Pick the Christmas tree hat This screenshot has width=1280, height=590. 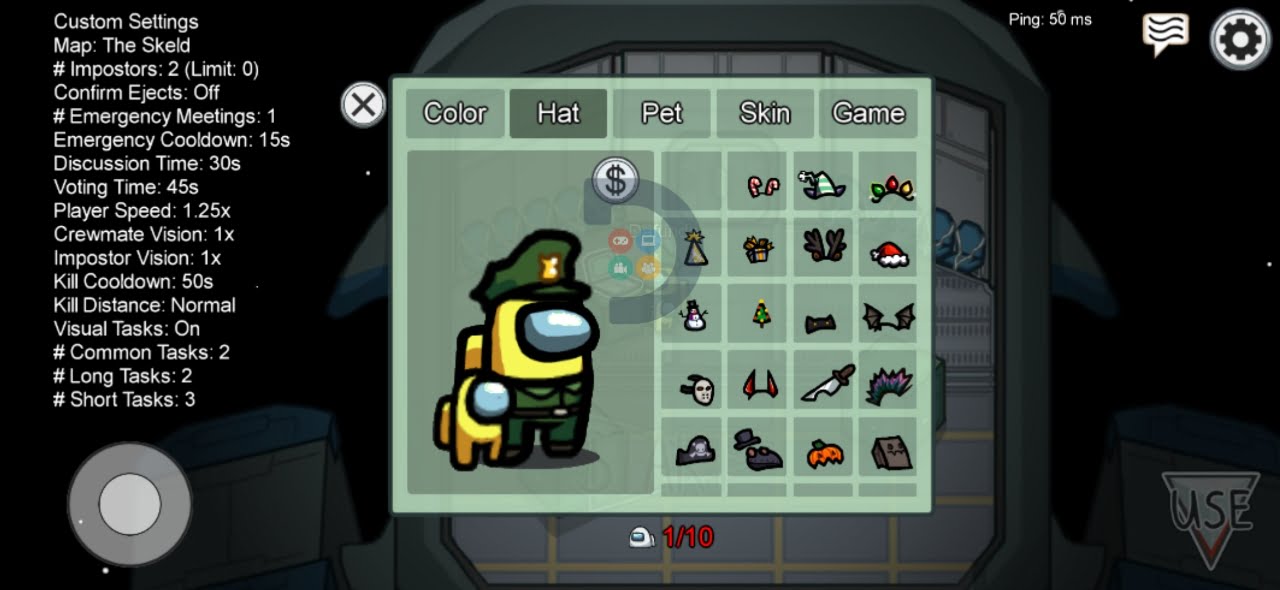(760, 315)
